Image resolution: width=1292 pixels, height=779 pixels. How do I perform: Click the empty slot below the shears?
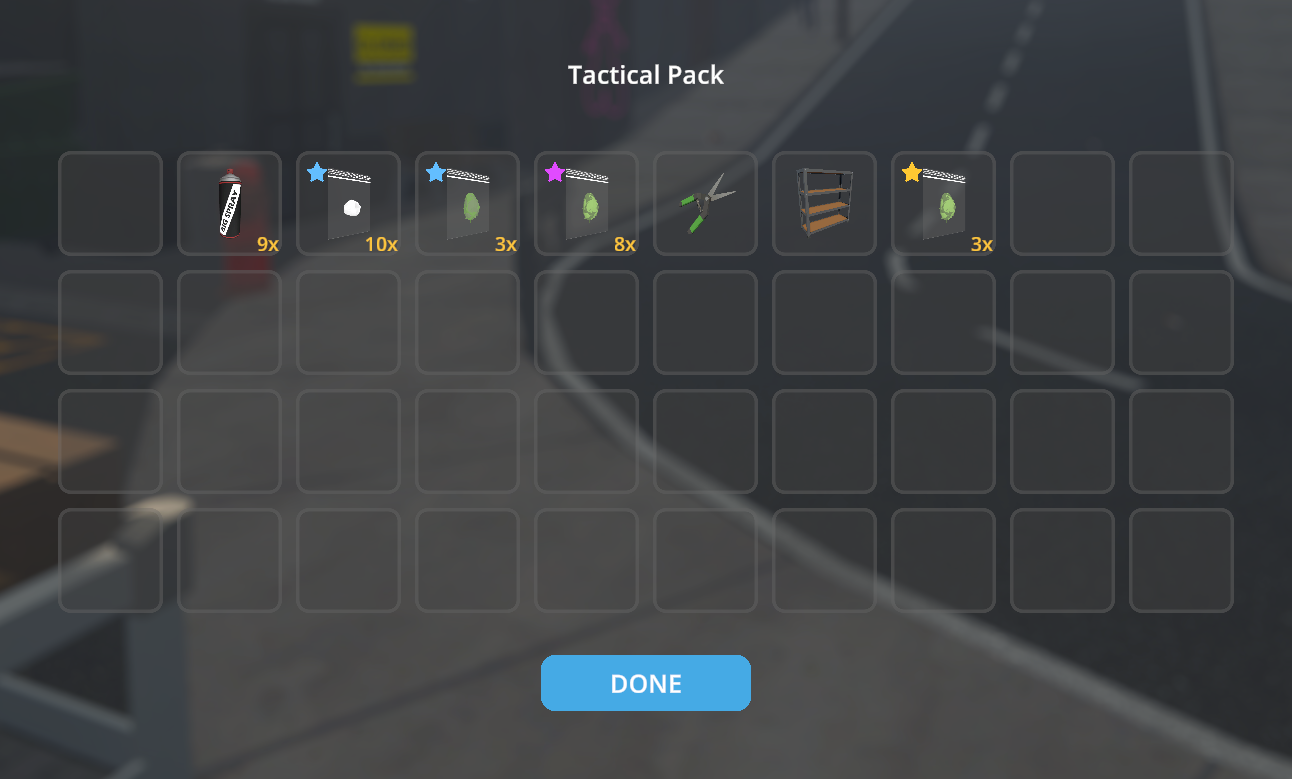(x=705, y=321)
